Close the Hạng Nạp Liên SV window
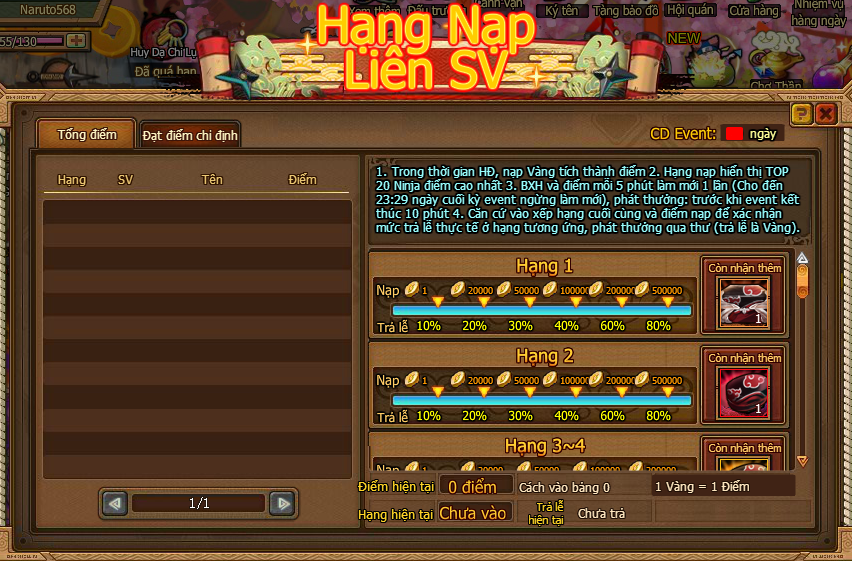This screenshot has height=561, width=852. (825, 114)
